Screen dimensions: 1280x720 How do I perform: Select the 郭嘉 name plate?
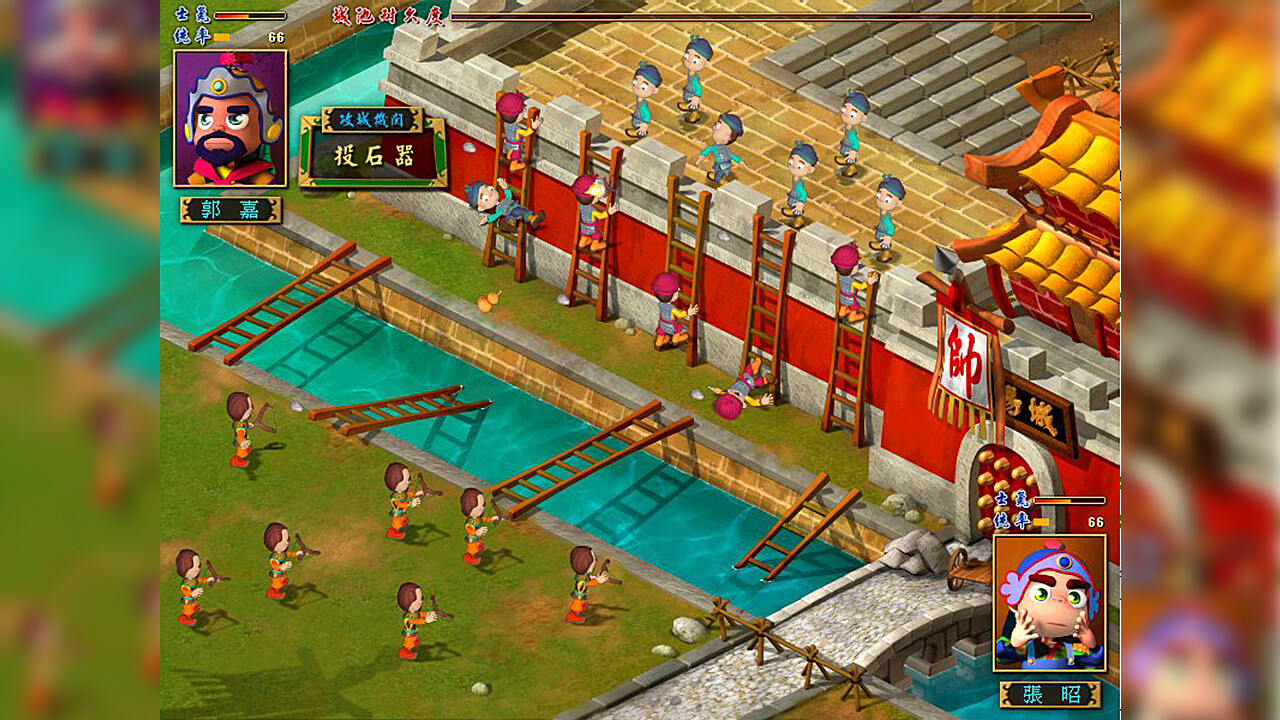(229, 211)
